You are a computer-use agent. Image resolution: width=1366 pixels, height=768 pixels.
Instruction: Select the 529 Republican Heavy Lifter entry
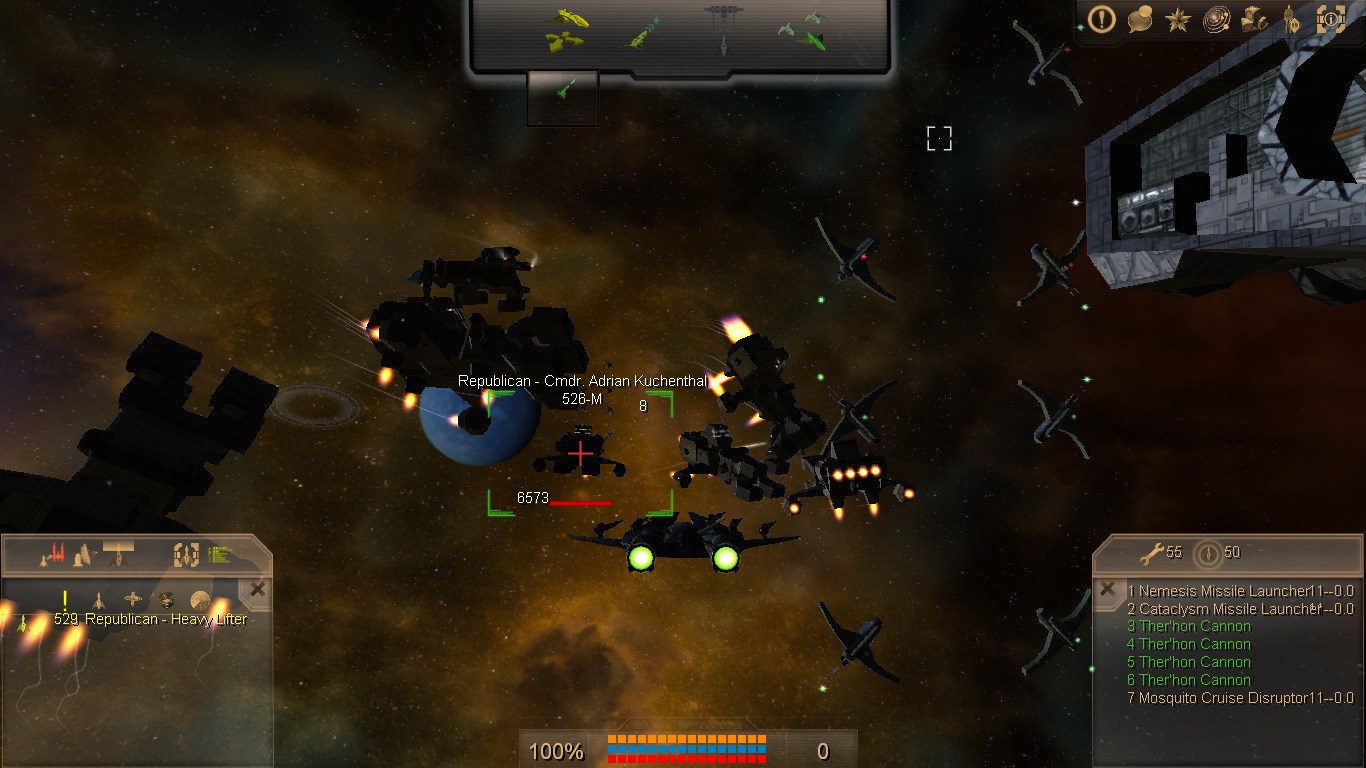[x=150, y=619]
